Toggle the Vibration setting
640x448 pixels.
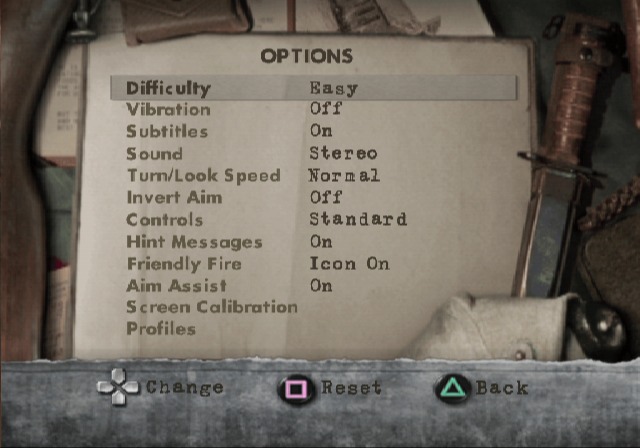tap(168, 110)
